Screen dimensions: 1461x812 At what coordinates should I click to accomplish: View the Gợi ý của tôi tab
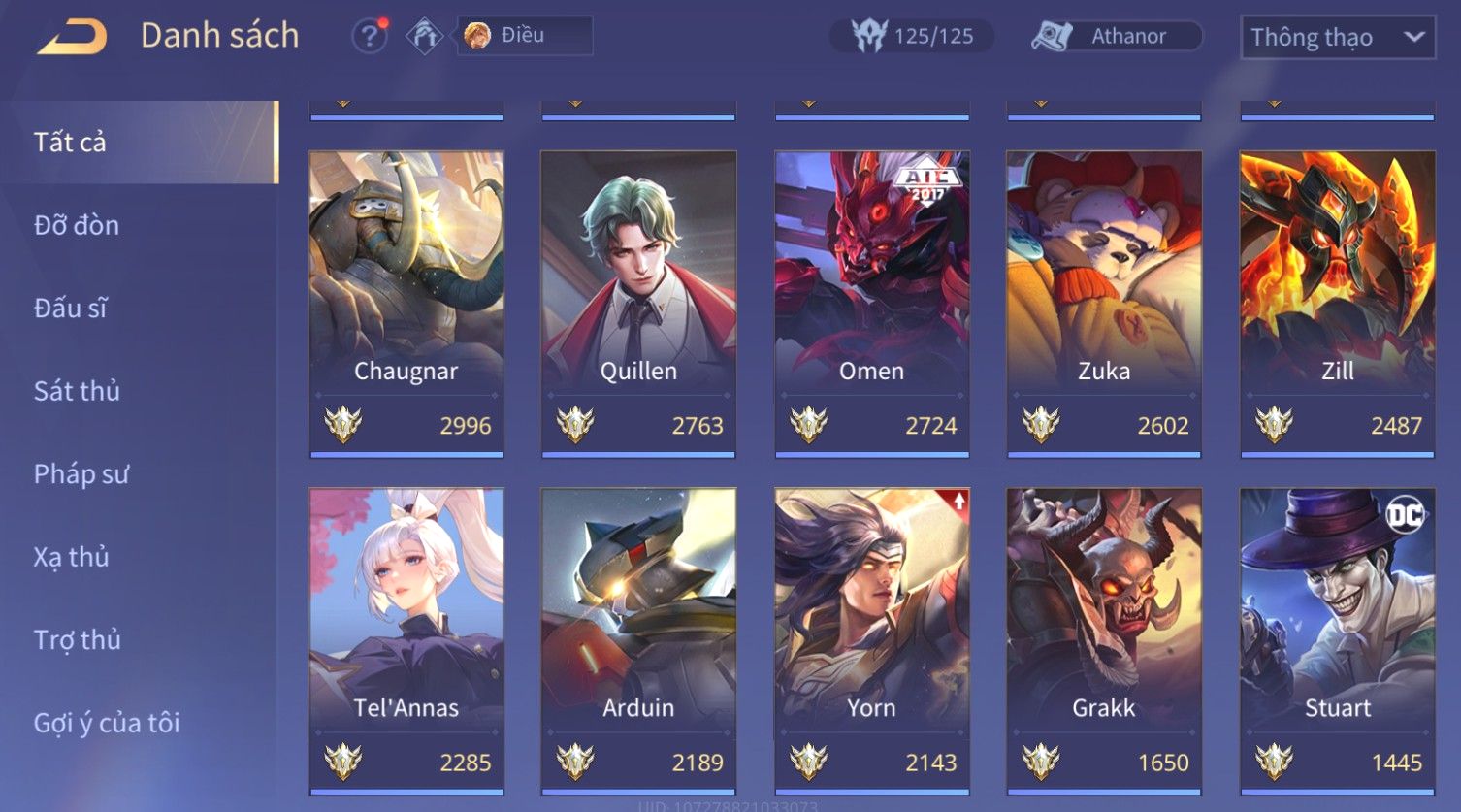(107, 723)
